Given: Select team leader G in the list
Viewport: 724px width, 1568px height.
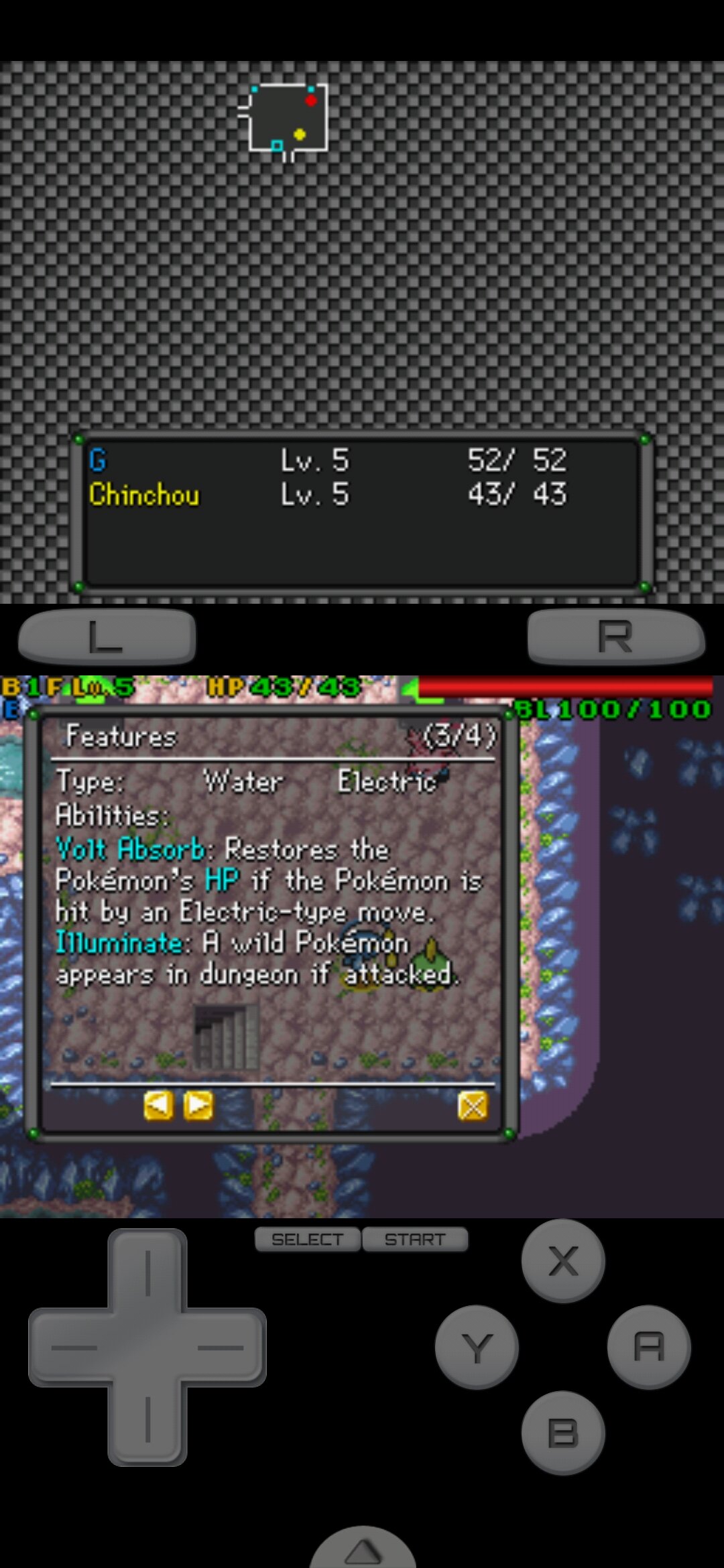Looking at the screenshot, I should [98, 460].
